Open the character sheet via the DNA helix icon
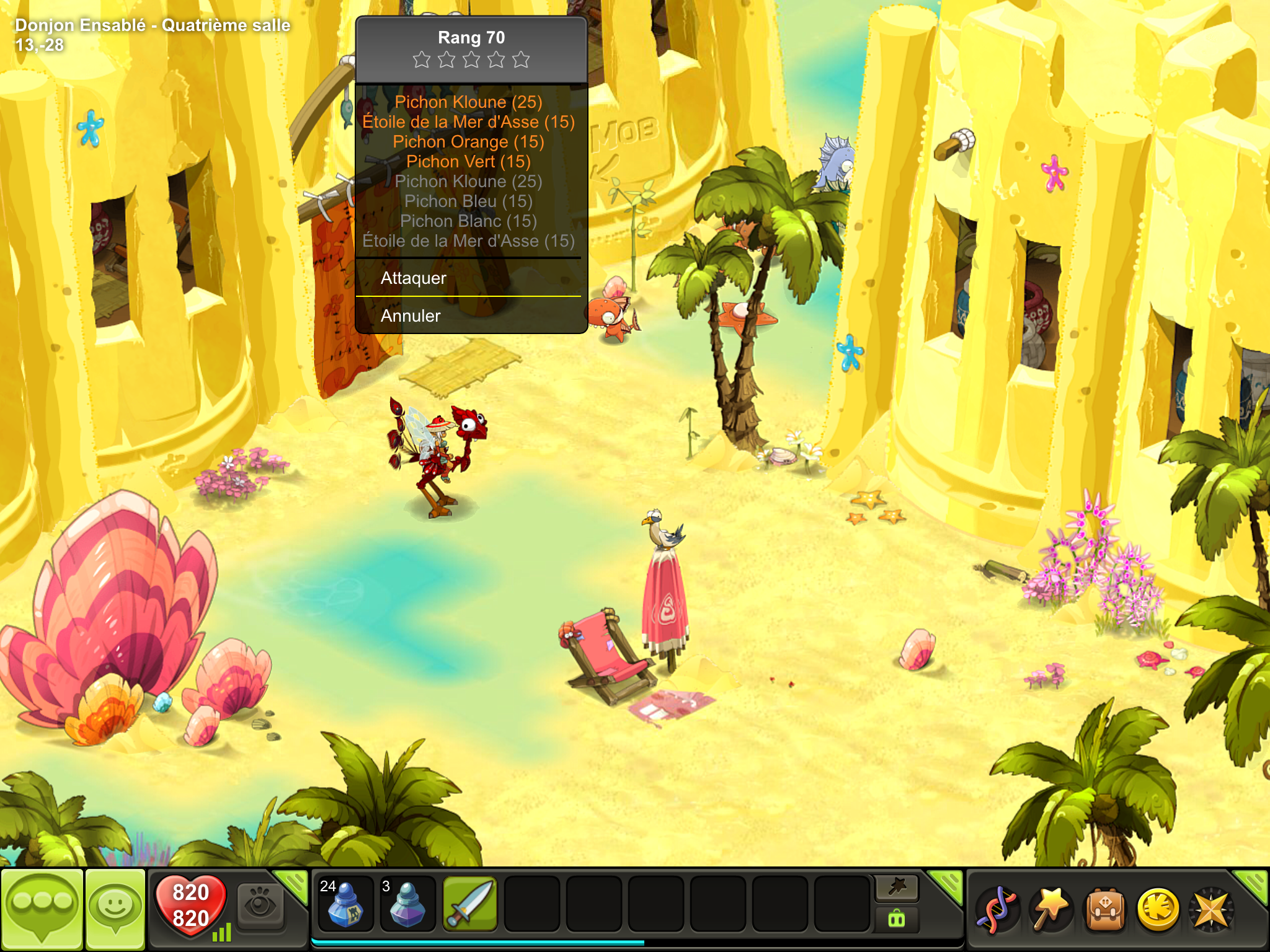1270x952 pixels. (x=997, y=910)
